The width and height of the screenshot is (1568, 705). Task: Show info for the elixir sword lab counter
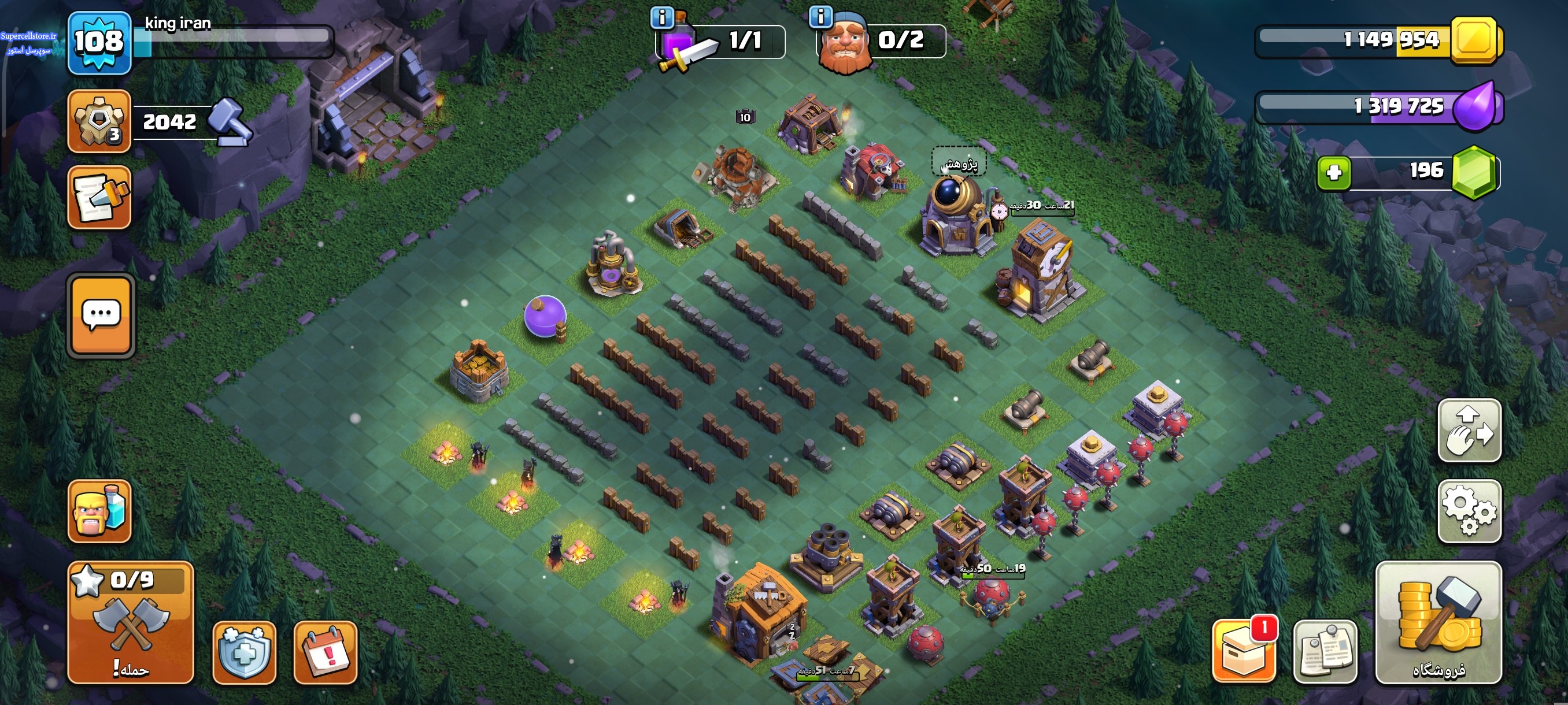(662, 17)
